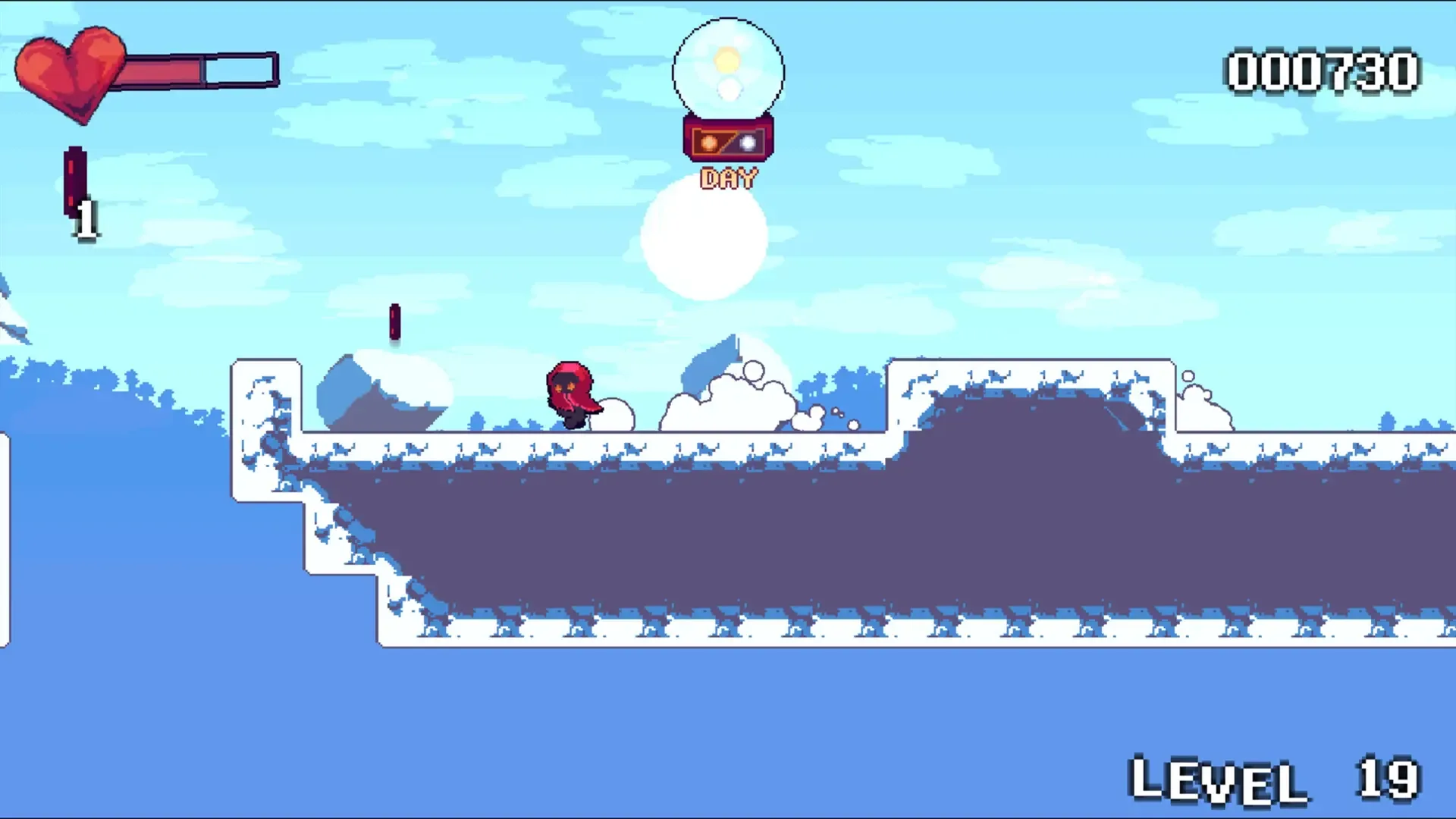Click the DAY label to expand time details
Screen dimensions: 1456x819
click(730, 178)
